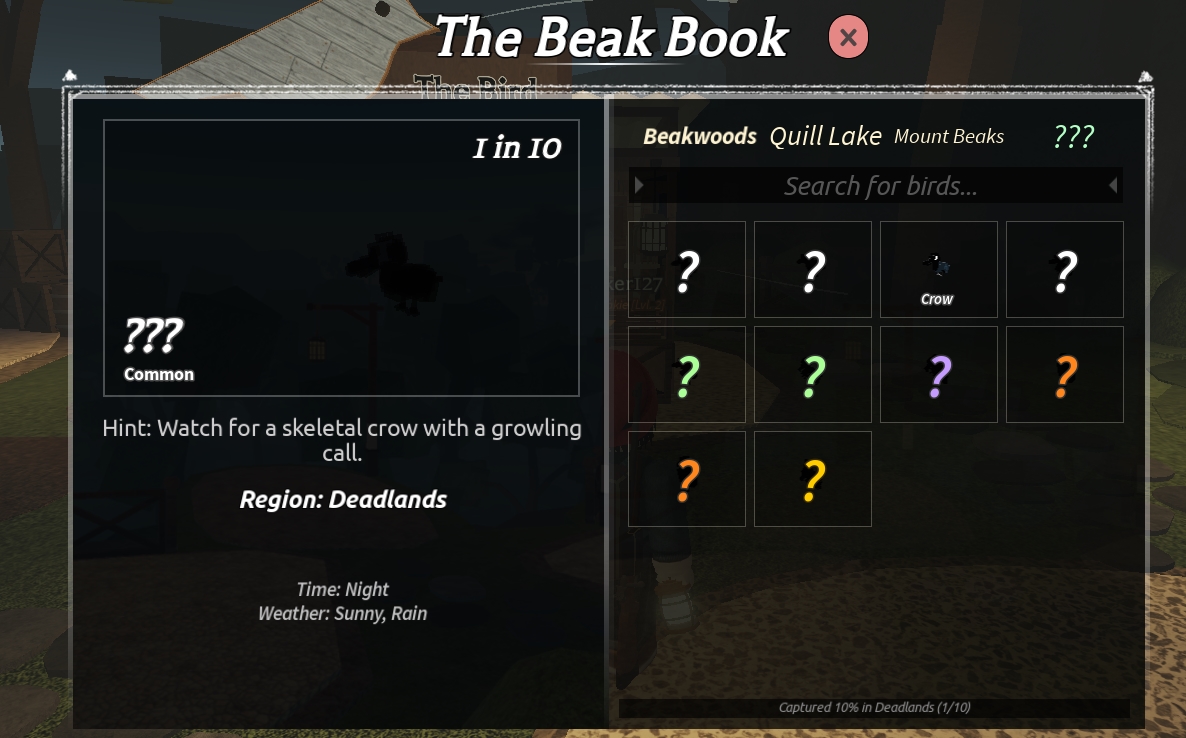Screen dimensions: 1186x738
Task: Choose the yellow question mark bird tile
Action: tap(812, 480)
